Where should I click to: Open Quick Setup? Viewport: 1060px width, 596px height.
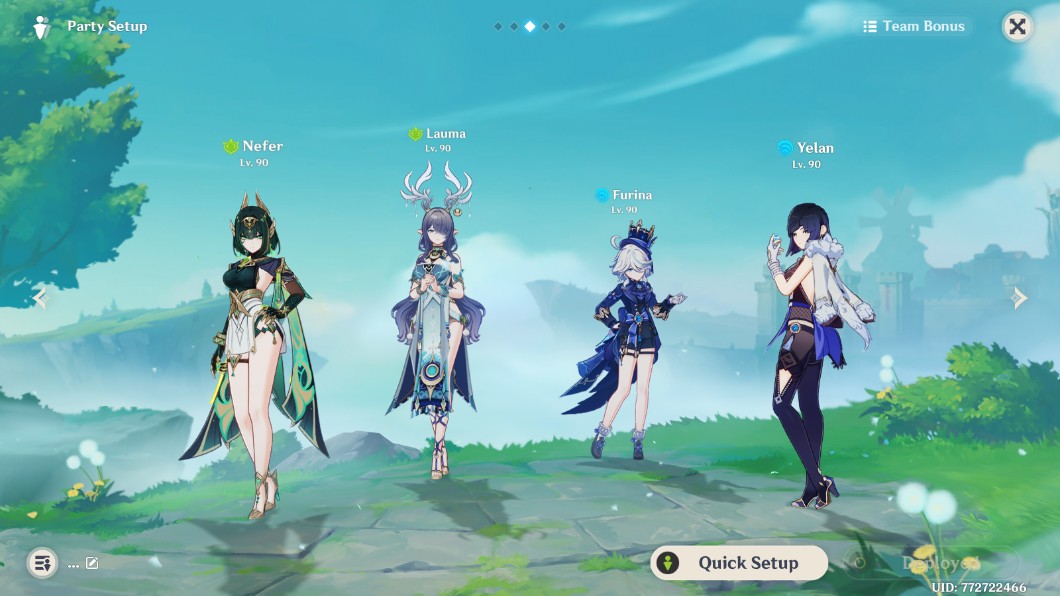coord(739,563)
